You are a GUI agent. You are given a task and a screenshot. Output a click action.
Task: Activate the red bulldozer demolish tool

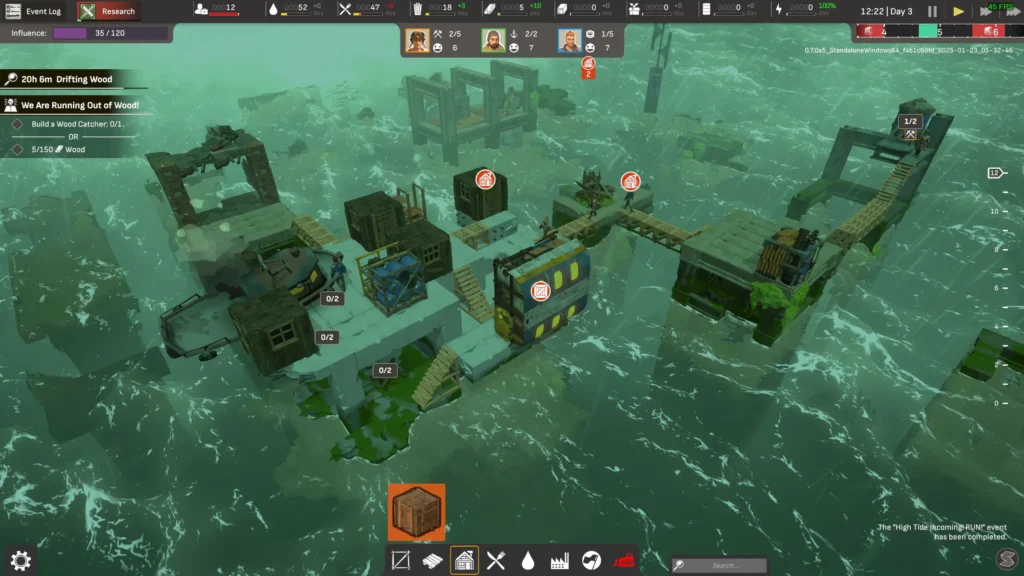pyautogui.click(x=624, y=560)
